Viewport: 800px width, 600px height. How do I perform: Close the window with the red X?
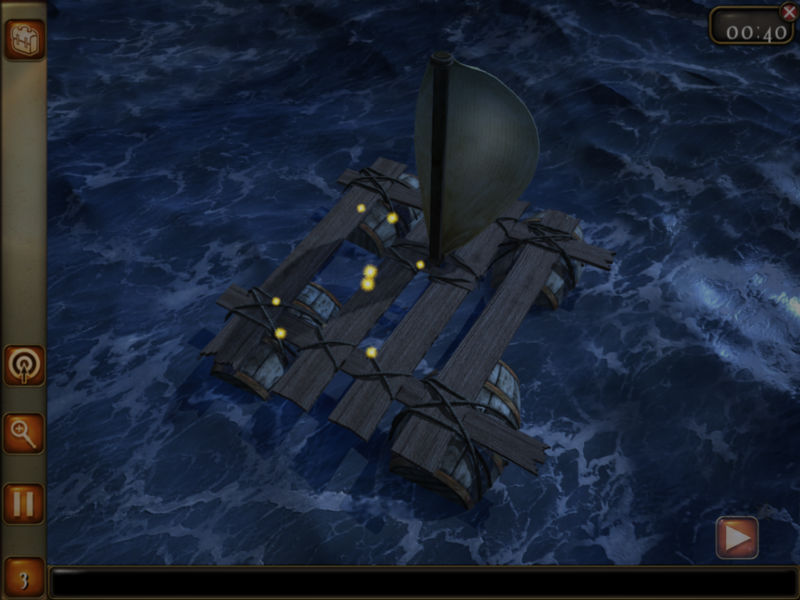[788, 12]
